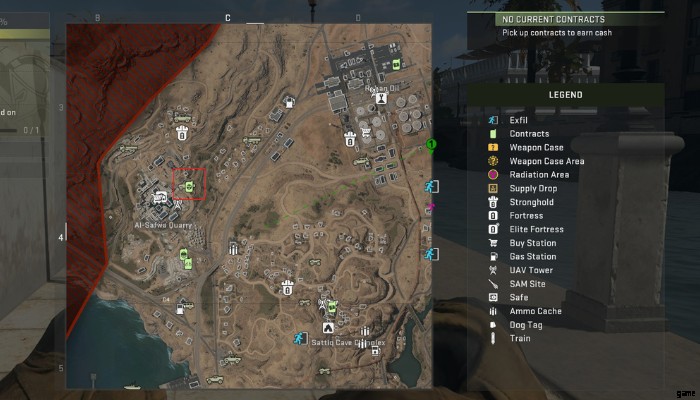The image size is (700, 400).
Task: Click the Contracts legend entry
Action: click(528, 134)
